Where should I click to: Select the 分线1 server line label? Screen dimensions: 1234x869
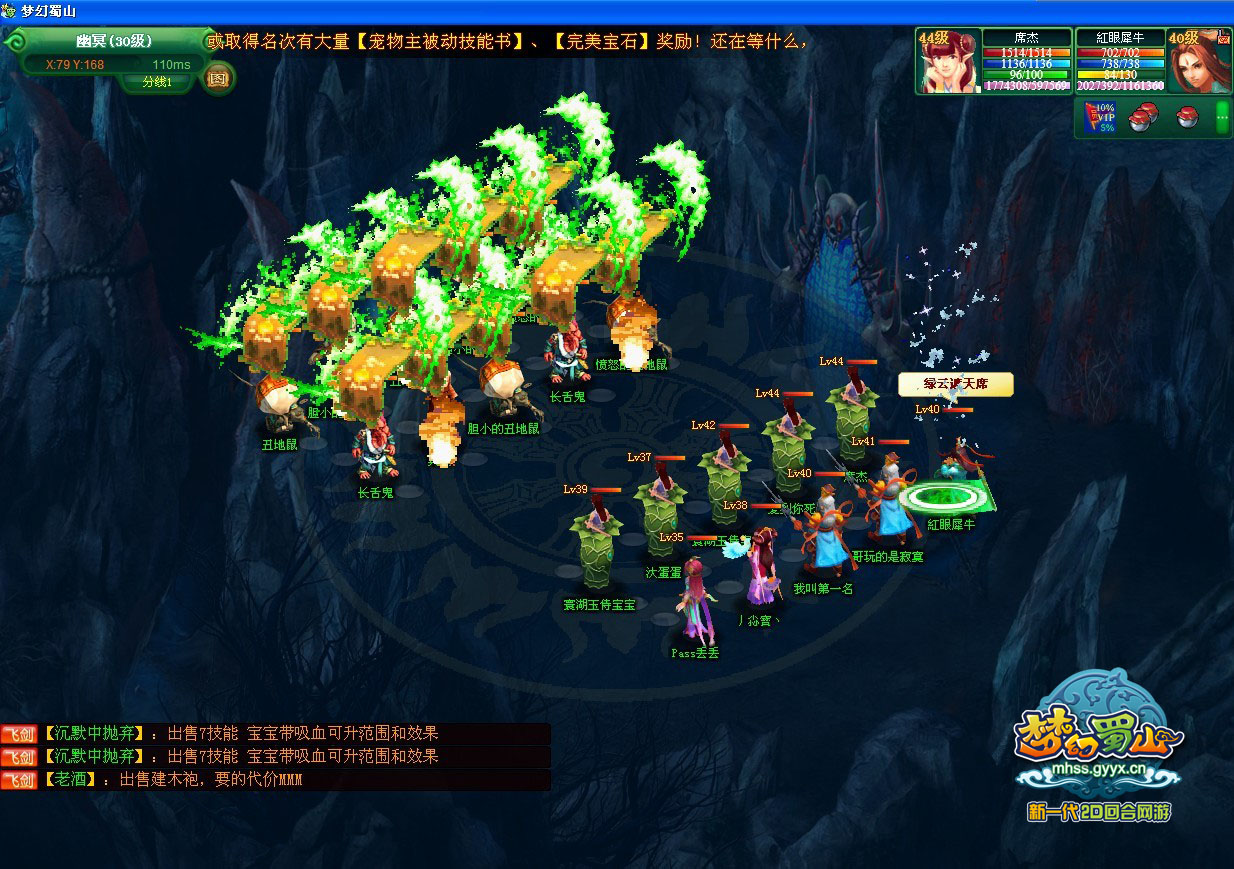click(157, 82)
